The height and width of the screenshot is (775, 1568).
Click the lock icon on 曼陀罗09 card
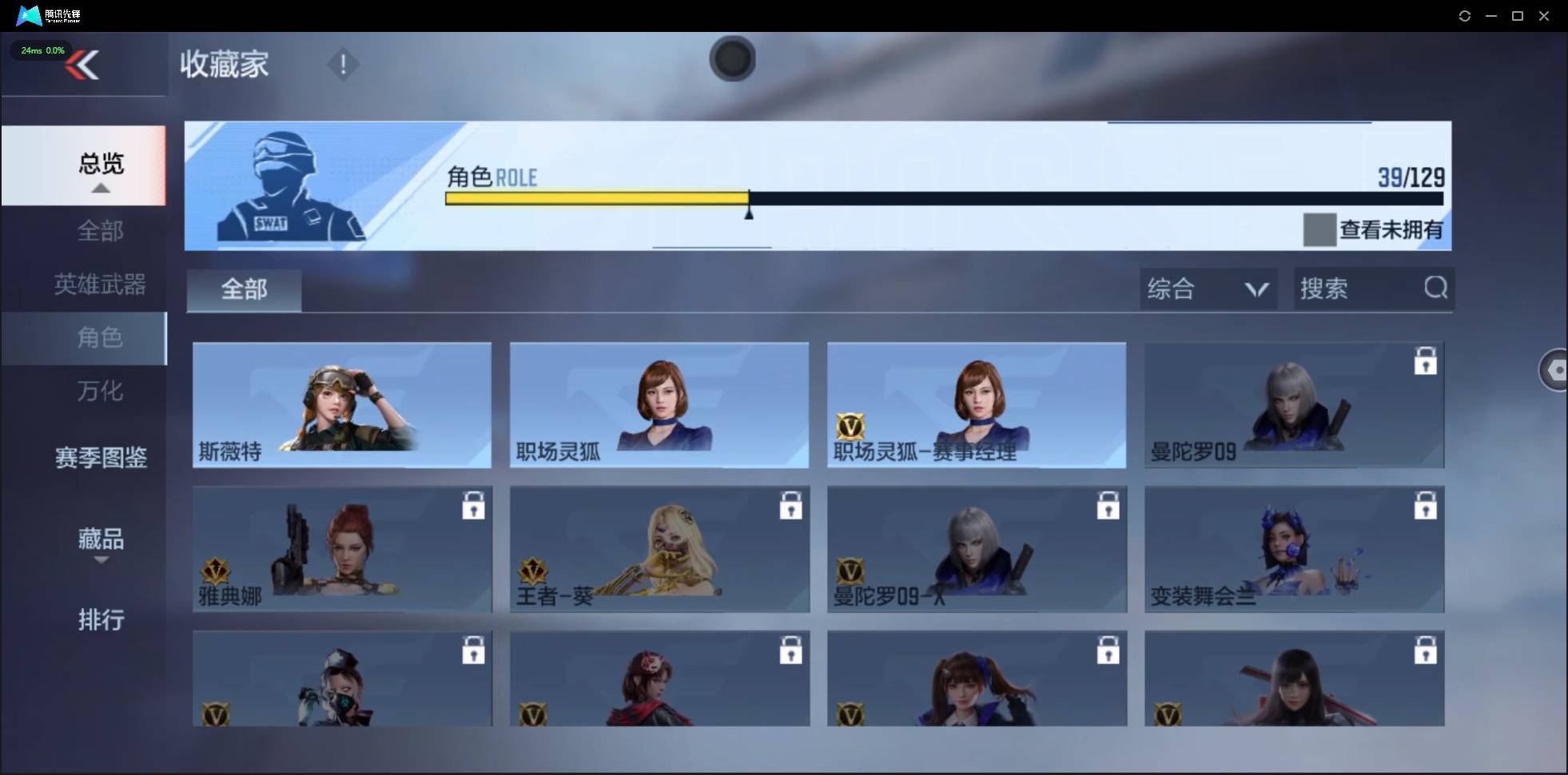(1427, 361)
